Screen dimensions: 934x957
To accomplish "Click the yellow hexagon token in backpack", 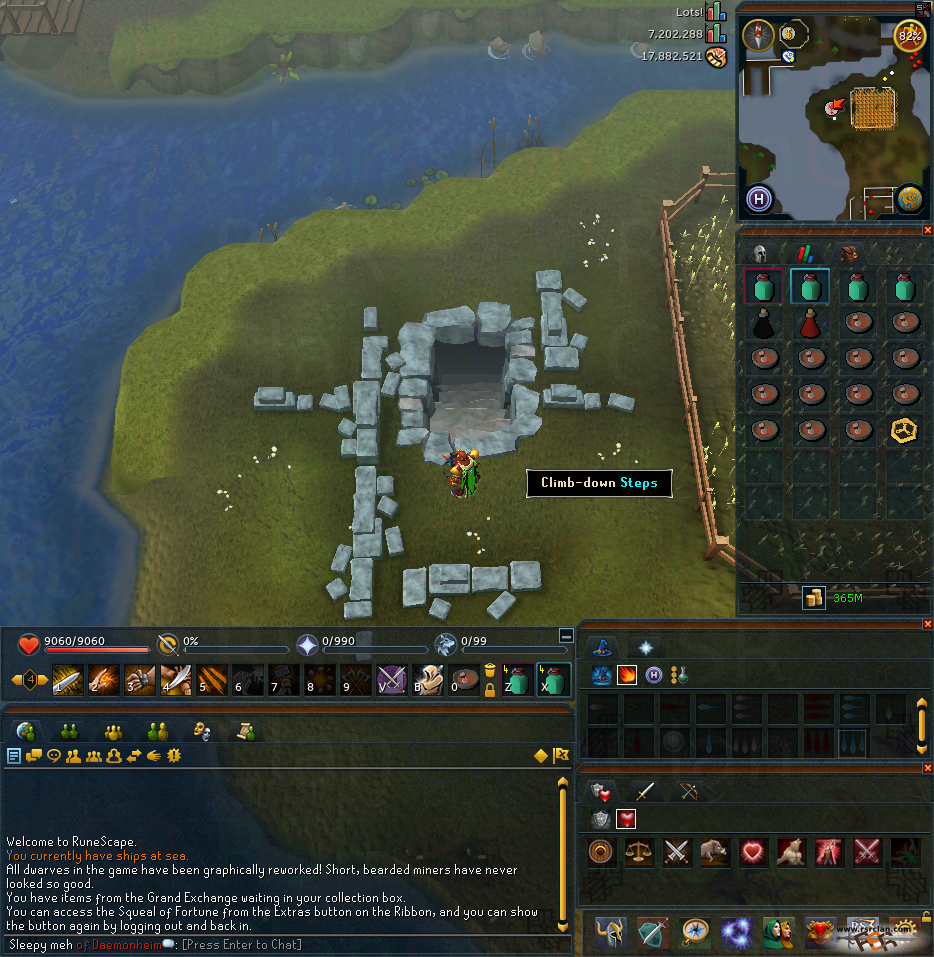I will coord(904,431).
